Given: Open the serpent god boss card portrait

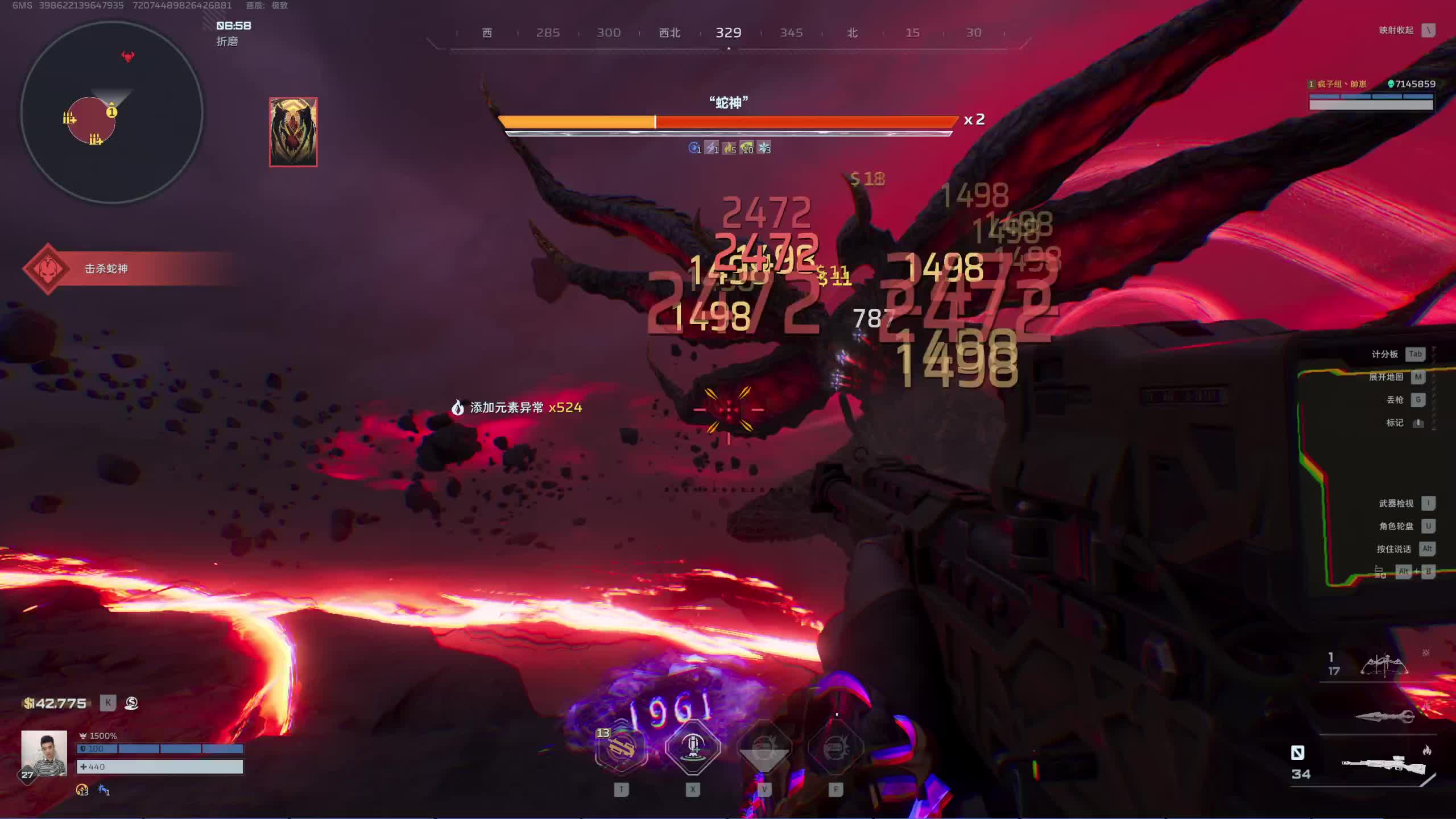Looking at the screenshot, I should [293, 132].
